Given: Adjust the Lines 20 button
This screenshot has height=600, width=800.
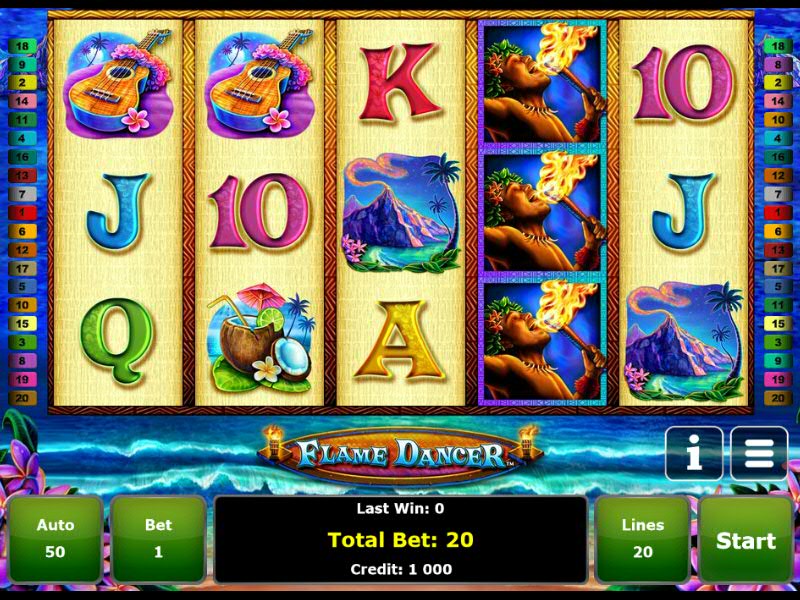Looking at the screenshot, I should 642,539.
